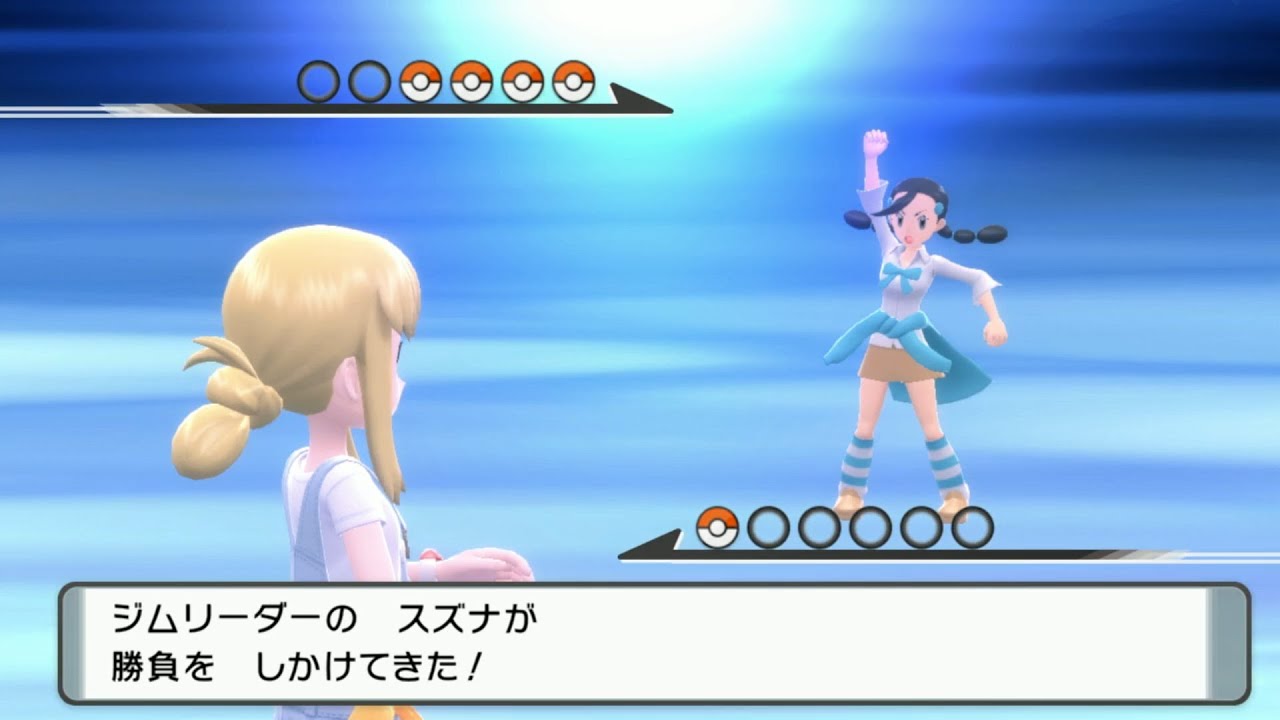Advance the dialogue by clicking the text box
Image resolution: width=1280 pixels, height=720 pixels.
(640, 640)
